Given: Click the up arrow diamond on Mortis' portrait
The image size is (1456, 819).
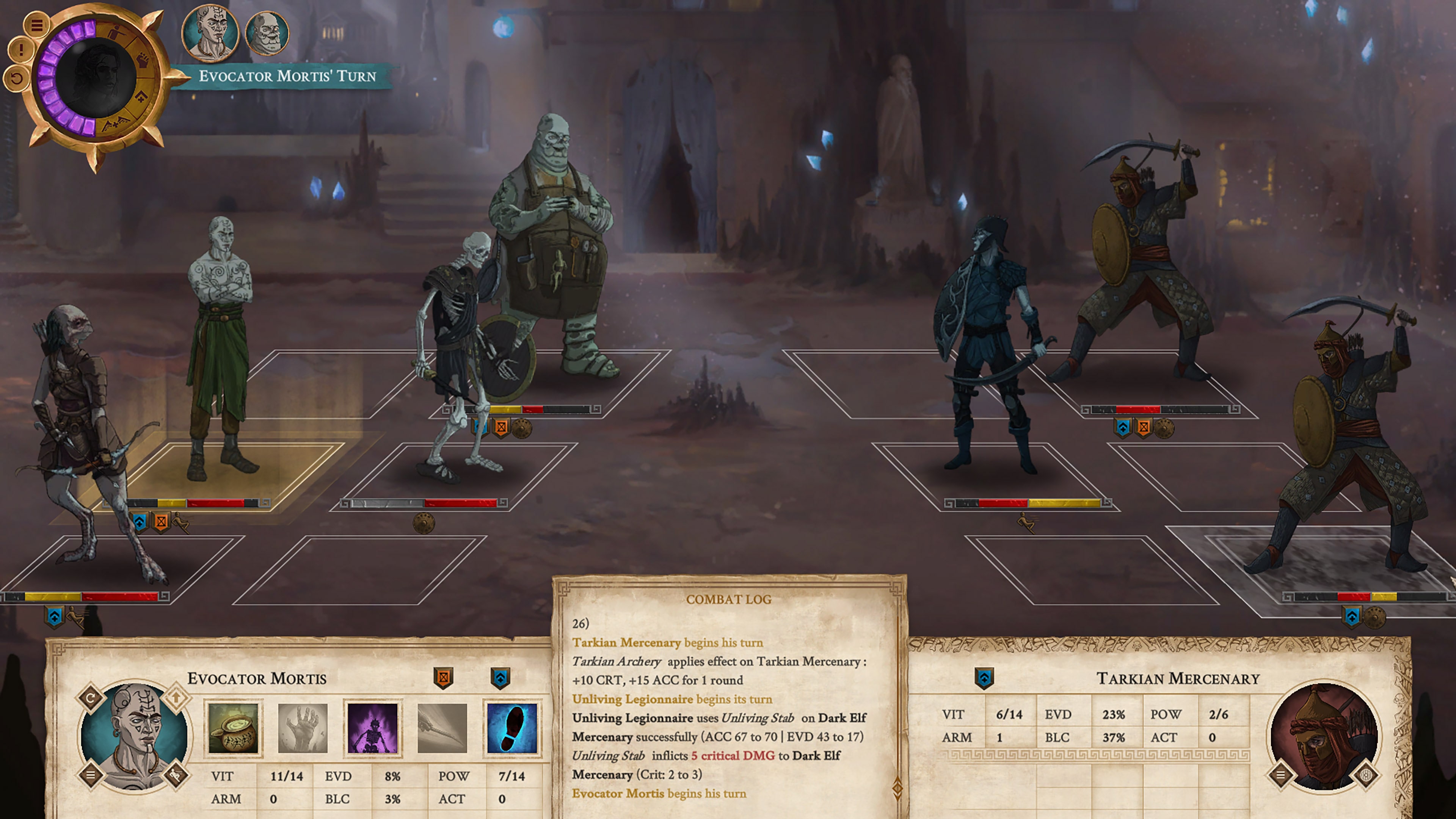Looking at the screenshot, I should coord(176,698).
